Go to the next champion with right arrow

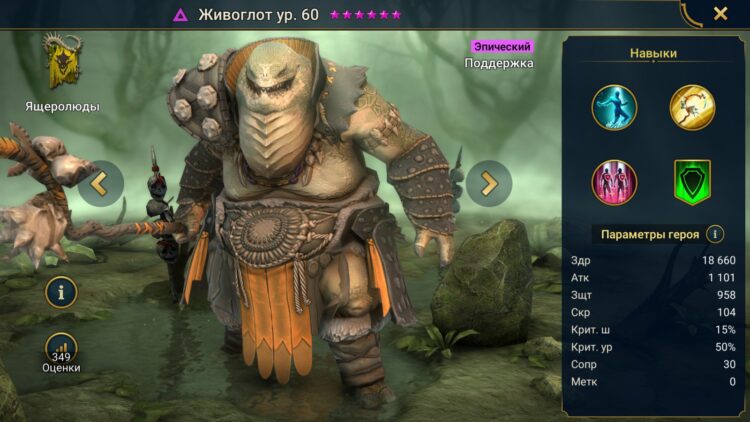(x=489, y=183)
